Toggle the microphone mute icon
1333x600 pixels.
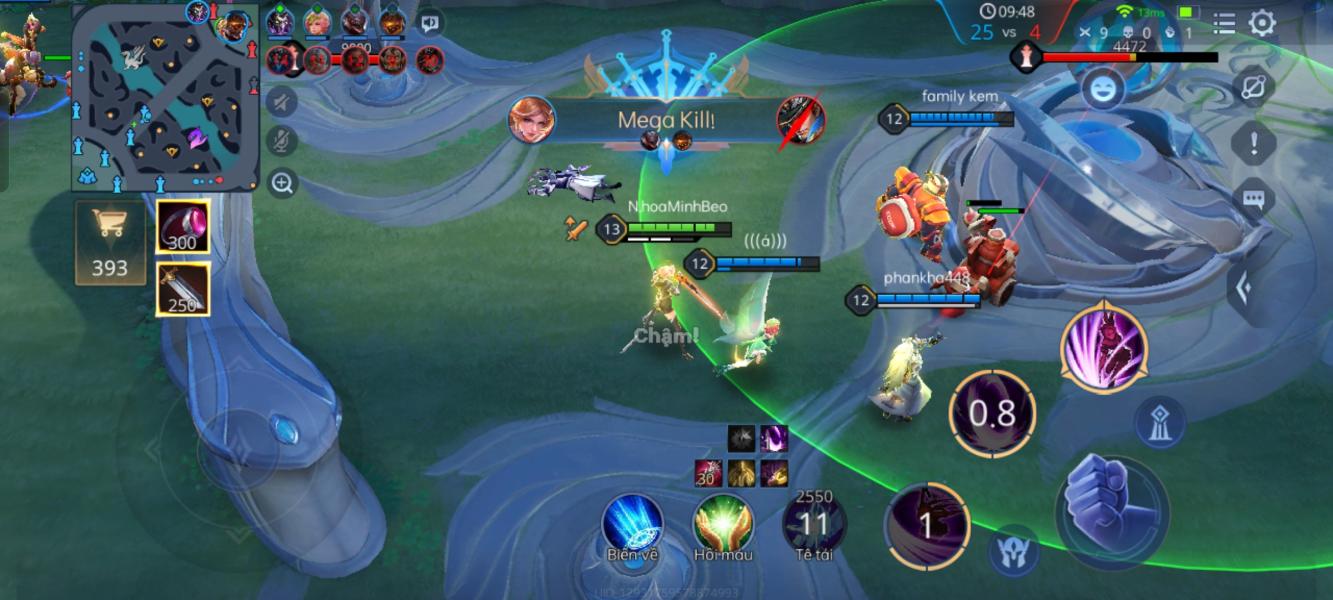(x=283, y=141)
